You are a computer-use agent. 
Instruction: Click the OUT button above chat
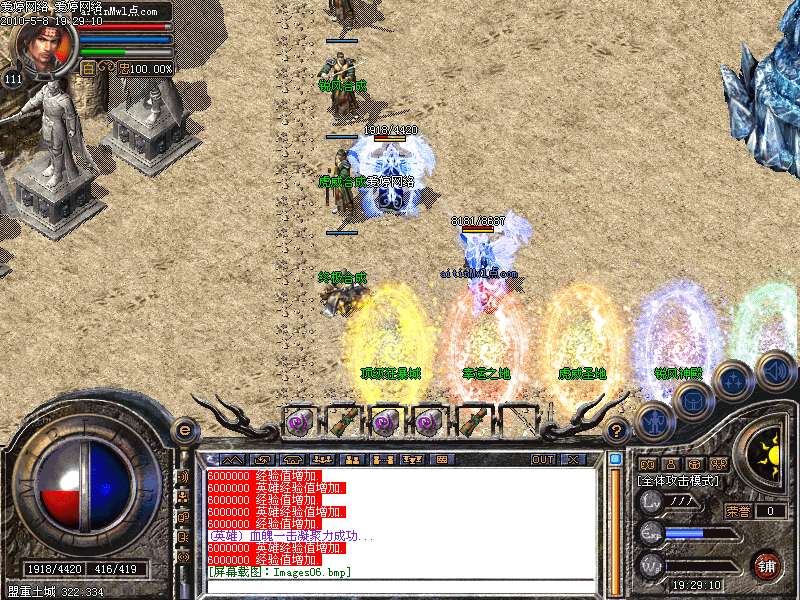(542, 460)
